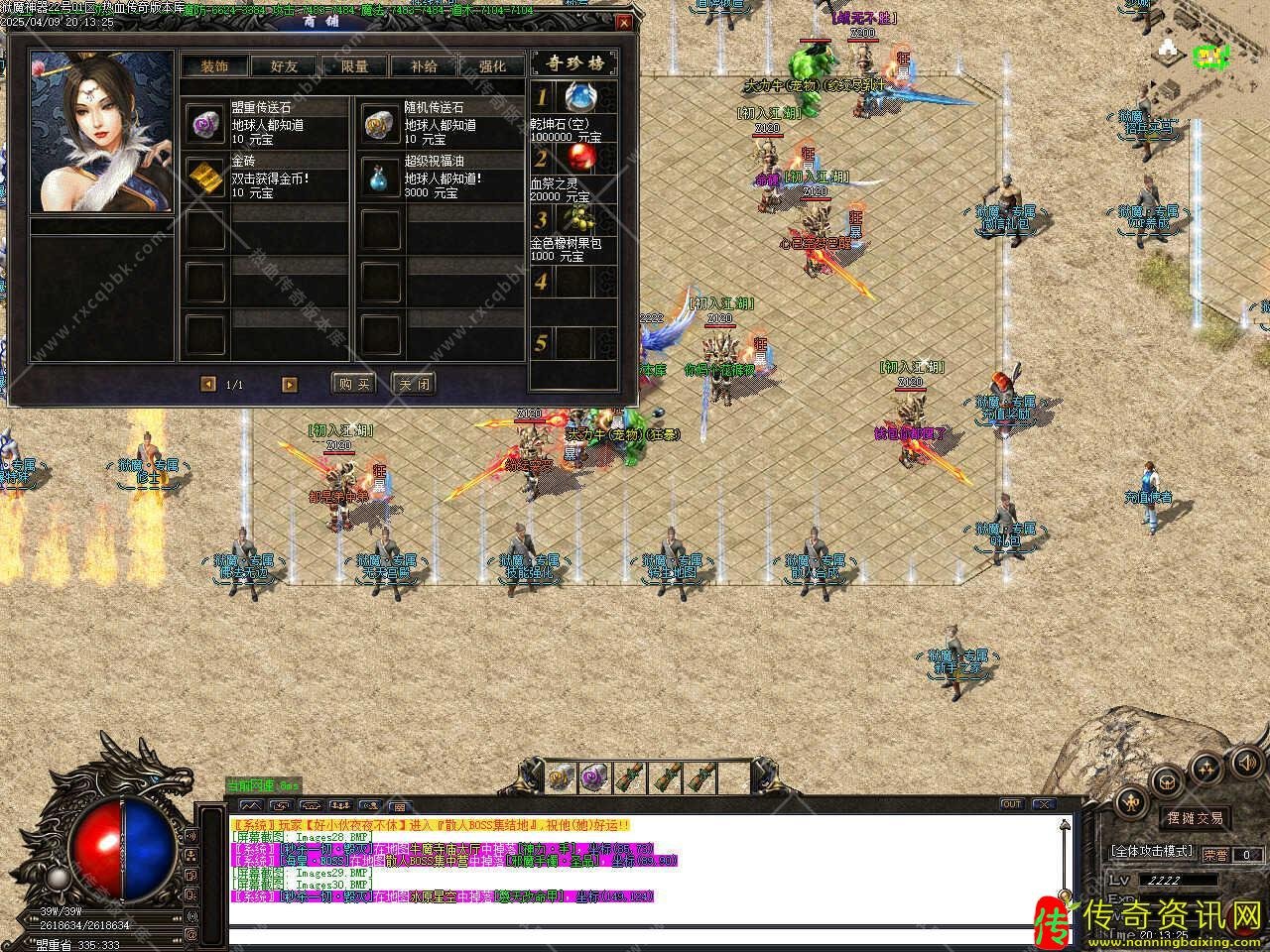
Task: Switch to the 装饰 shop tab
Action: pyautogui.click(x=214, y=66)
